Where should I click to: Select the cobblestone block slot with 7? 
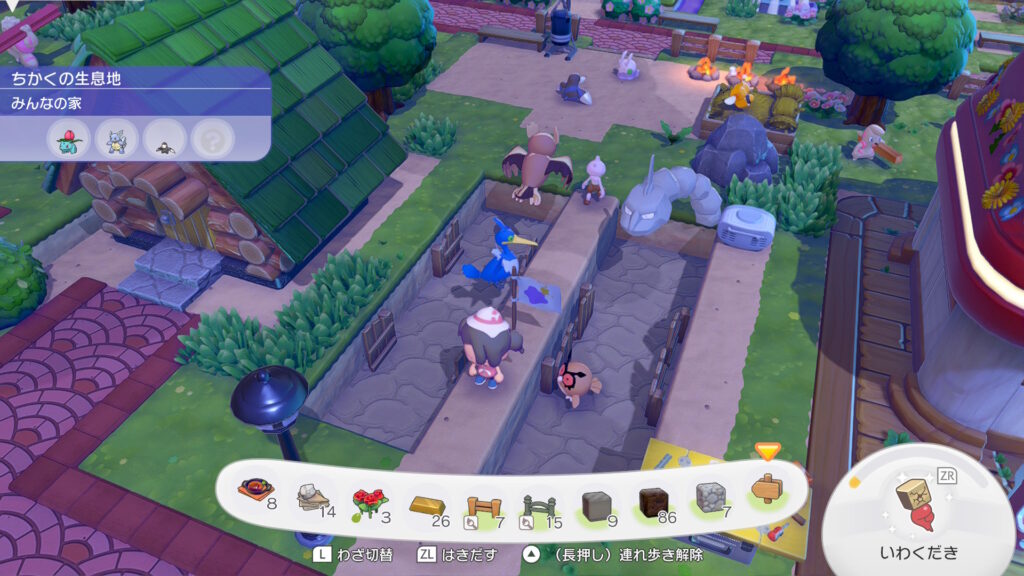710,494
